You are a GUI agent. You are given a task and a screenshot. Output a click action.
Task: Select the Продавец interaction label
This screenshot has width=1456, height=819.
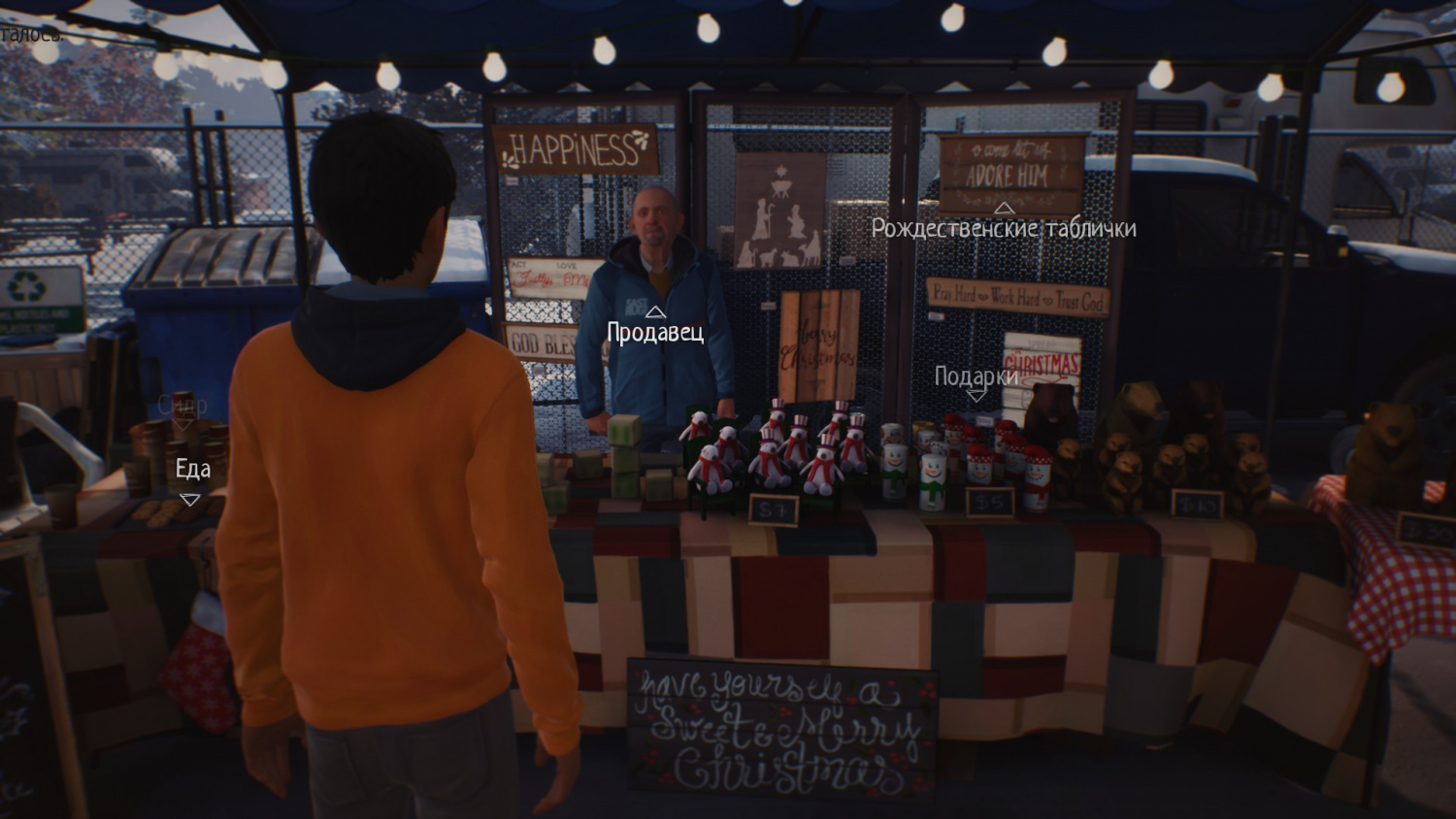(655, 332)
